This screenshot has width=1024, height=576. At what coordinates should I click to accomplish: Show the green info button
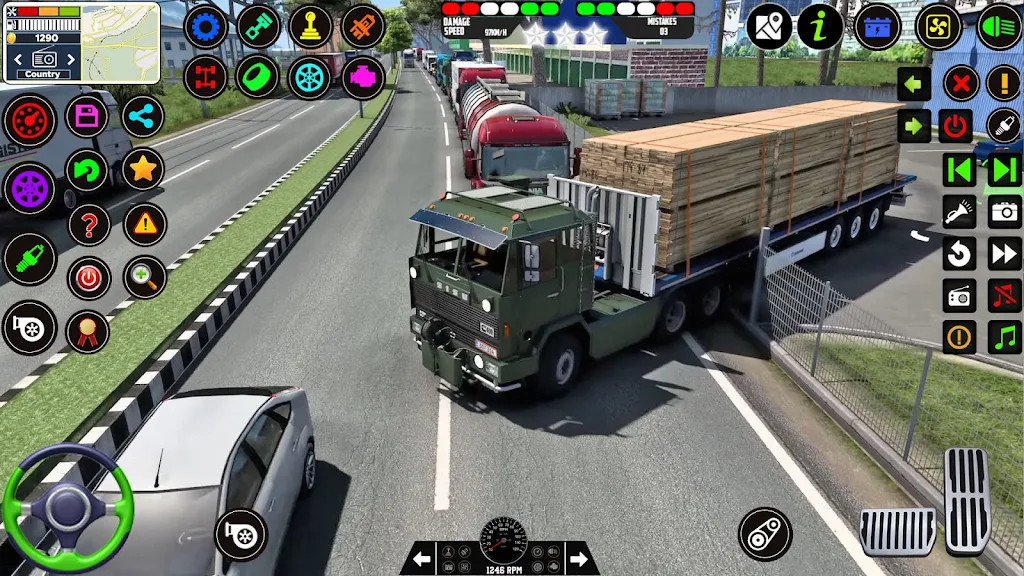pyautogui.click(x=820, y=27)
